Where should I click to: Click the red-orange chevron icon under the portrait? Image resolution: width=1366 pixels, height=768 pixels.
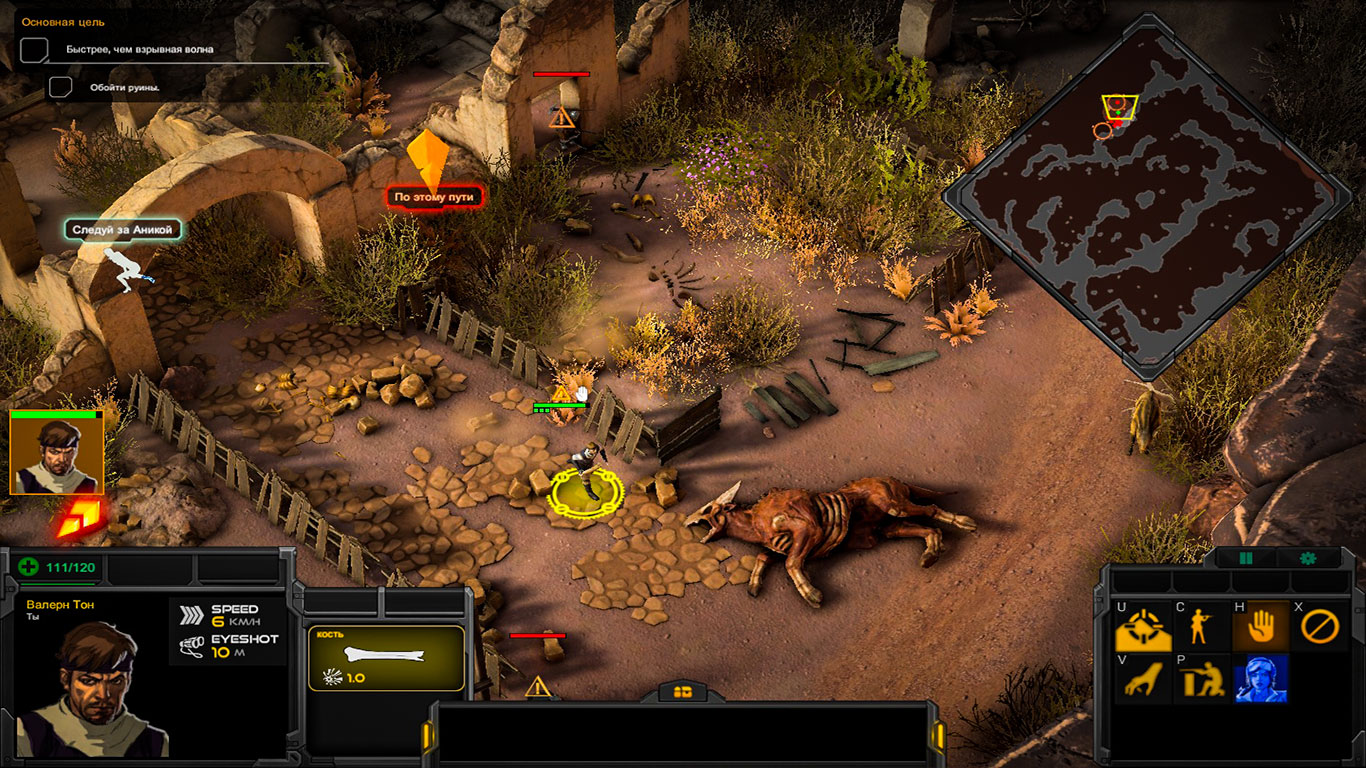tap(76, 519)
